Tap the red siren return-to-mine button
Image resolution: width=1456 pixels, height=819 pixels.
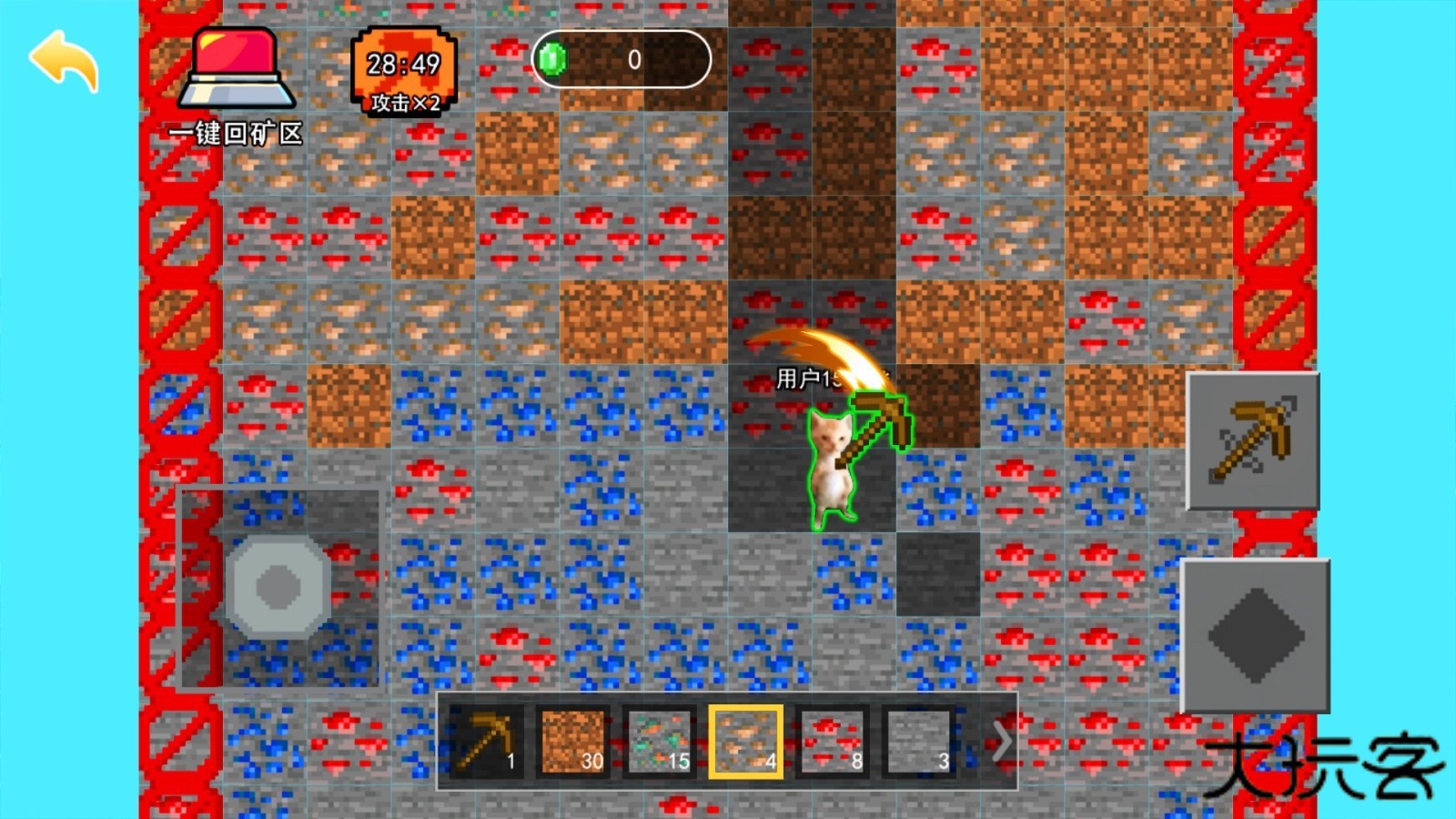point(237,71)
